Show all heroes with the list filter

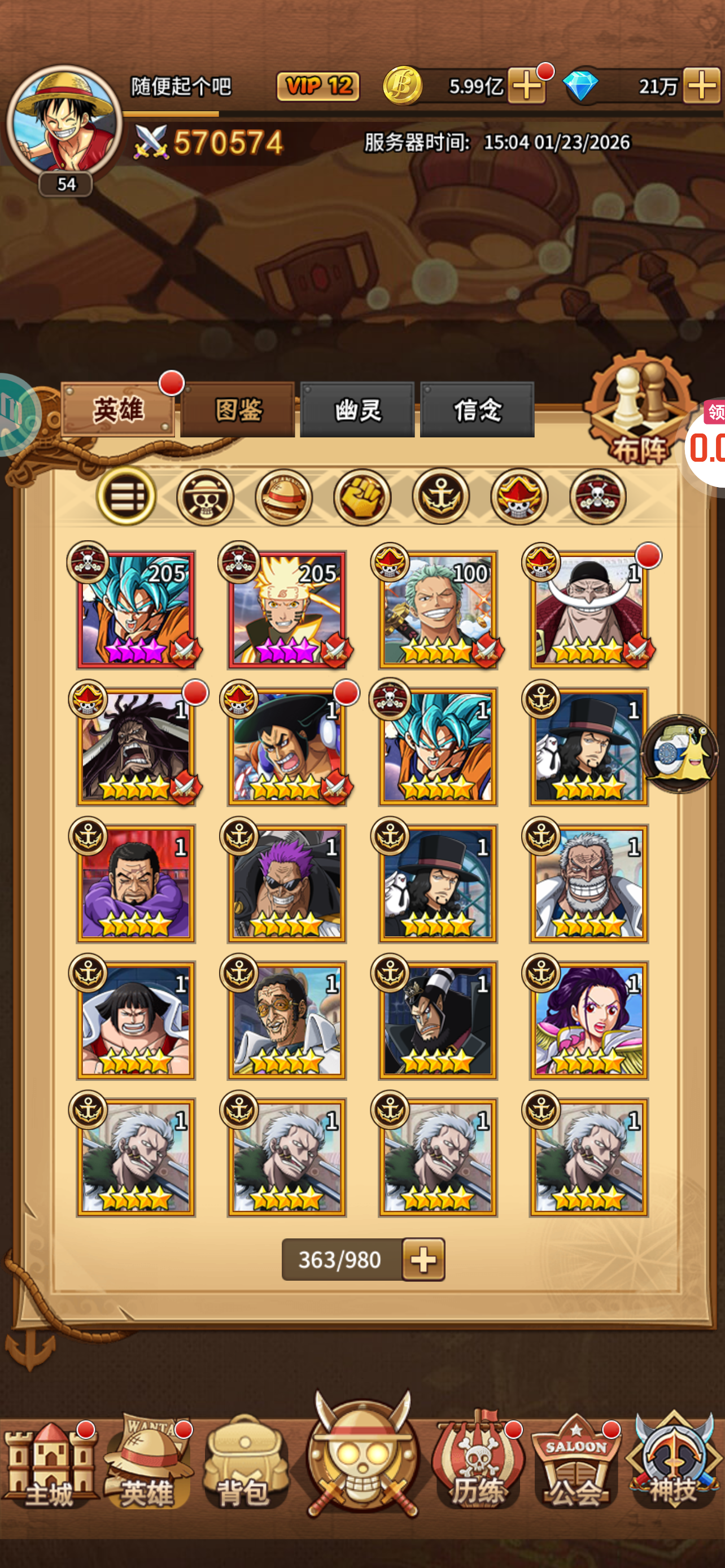[126, 497]
